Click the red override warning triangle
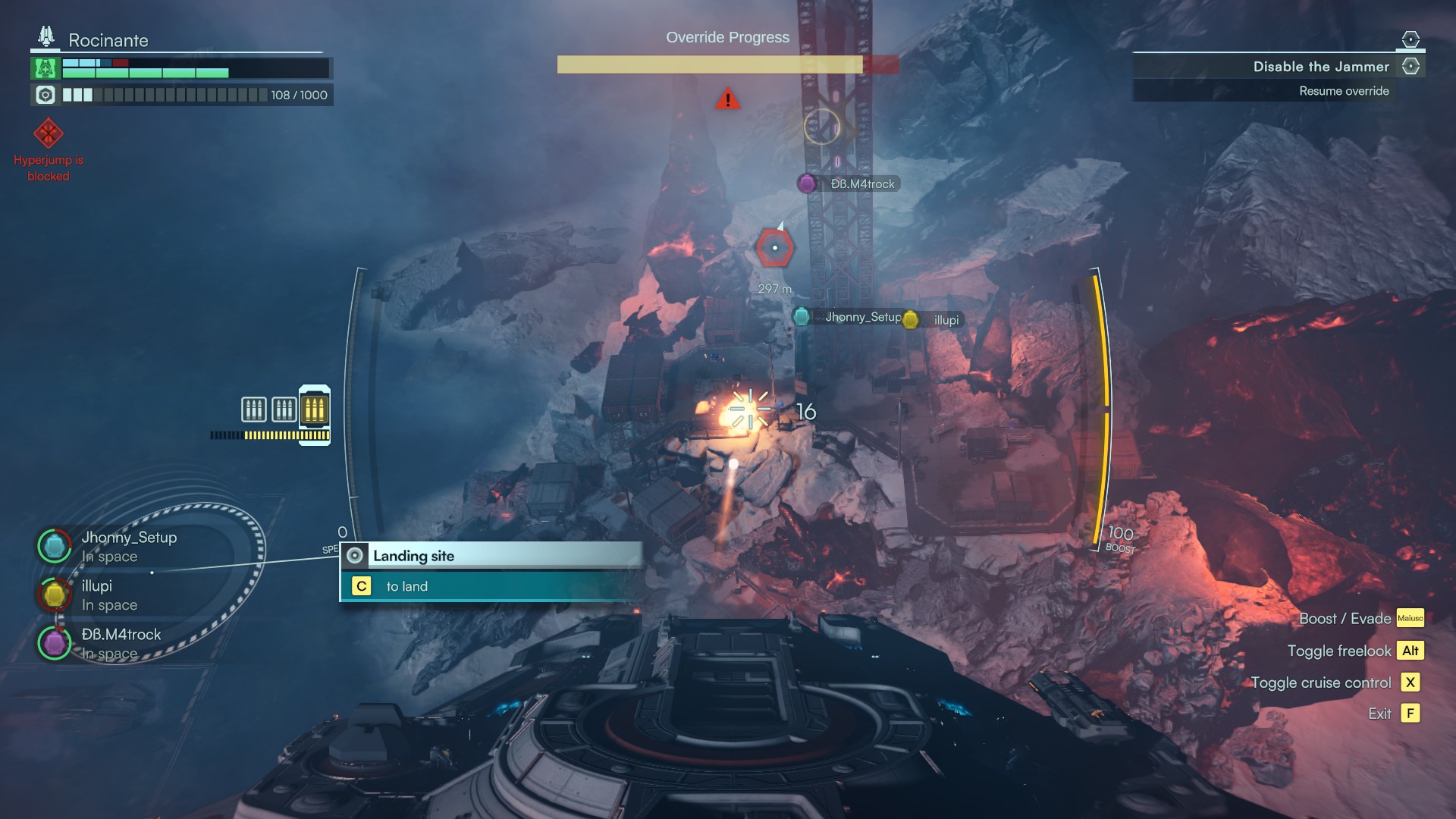Screen dimensions: 1456x819 click(727, 99)
